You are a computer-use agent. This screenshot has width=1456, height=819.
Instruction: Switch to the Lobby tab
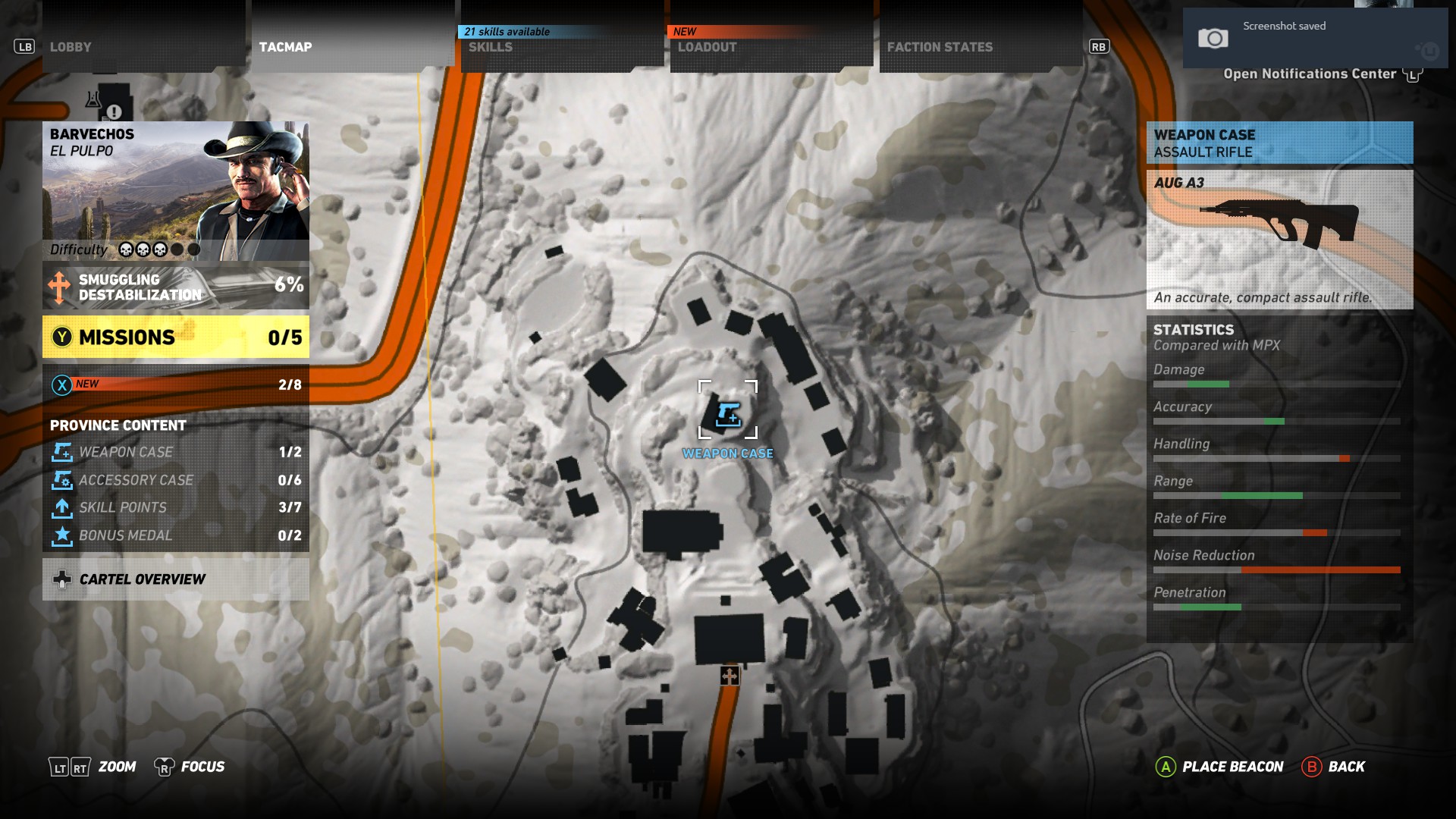pos(144,47)
